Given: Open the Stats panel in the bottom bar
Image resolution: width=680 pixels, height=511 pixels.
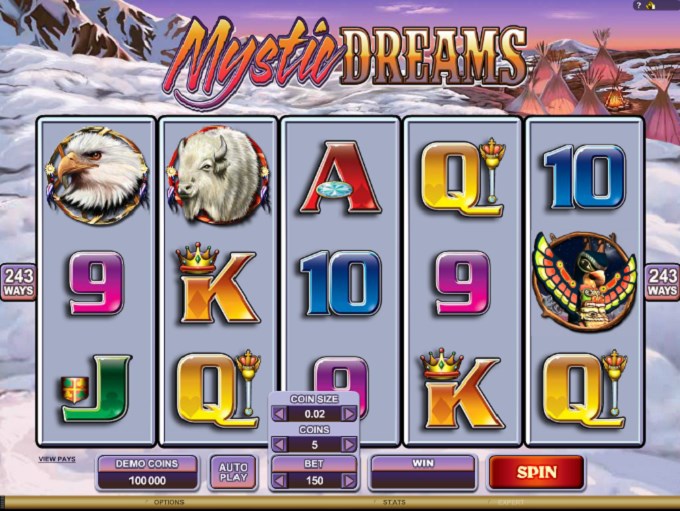Looking at the screenshot, I should click(x=394, y=502).
